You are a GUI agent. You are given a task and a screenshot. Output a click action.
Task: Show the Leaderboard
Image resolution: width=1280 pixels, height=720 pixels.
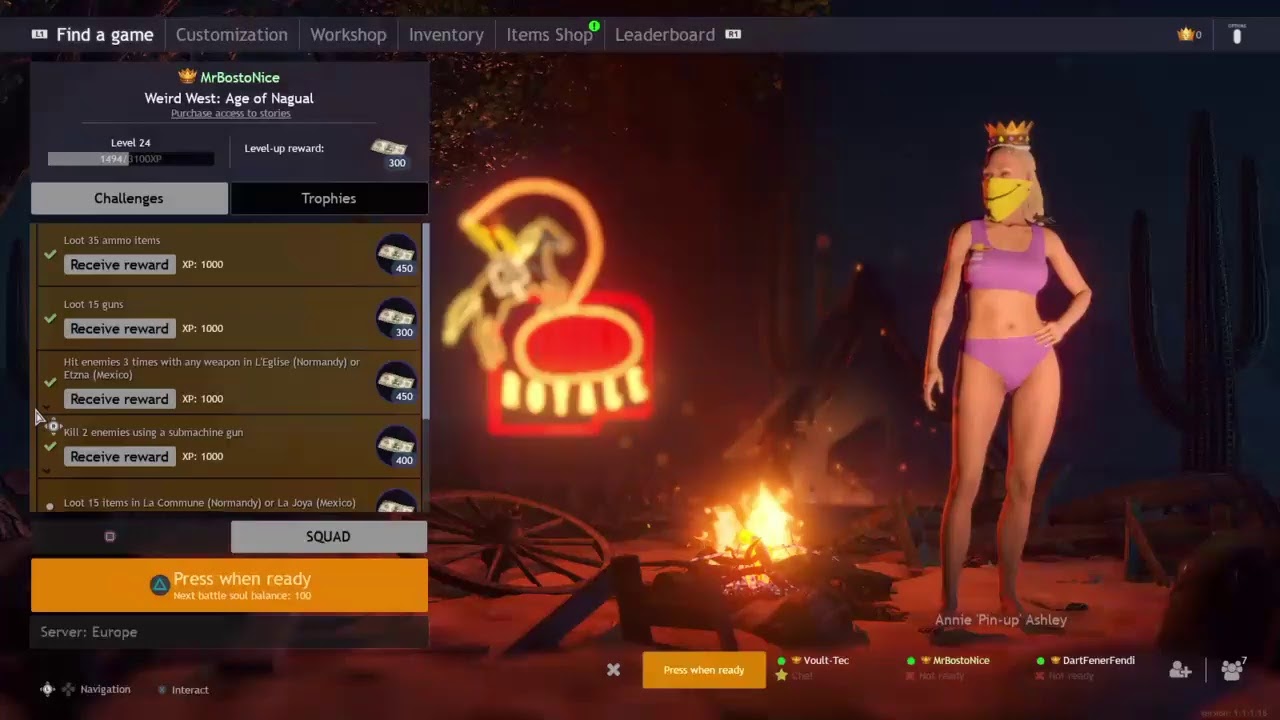coord(665,35)
